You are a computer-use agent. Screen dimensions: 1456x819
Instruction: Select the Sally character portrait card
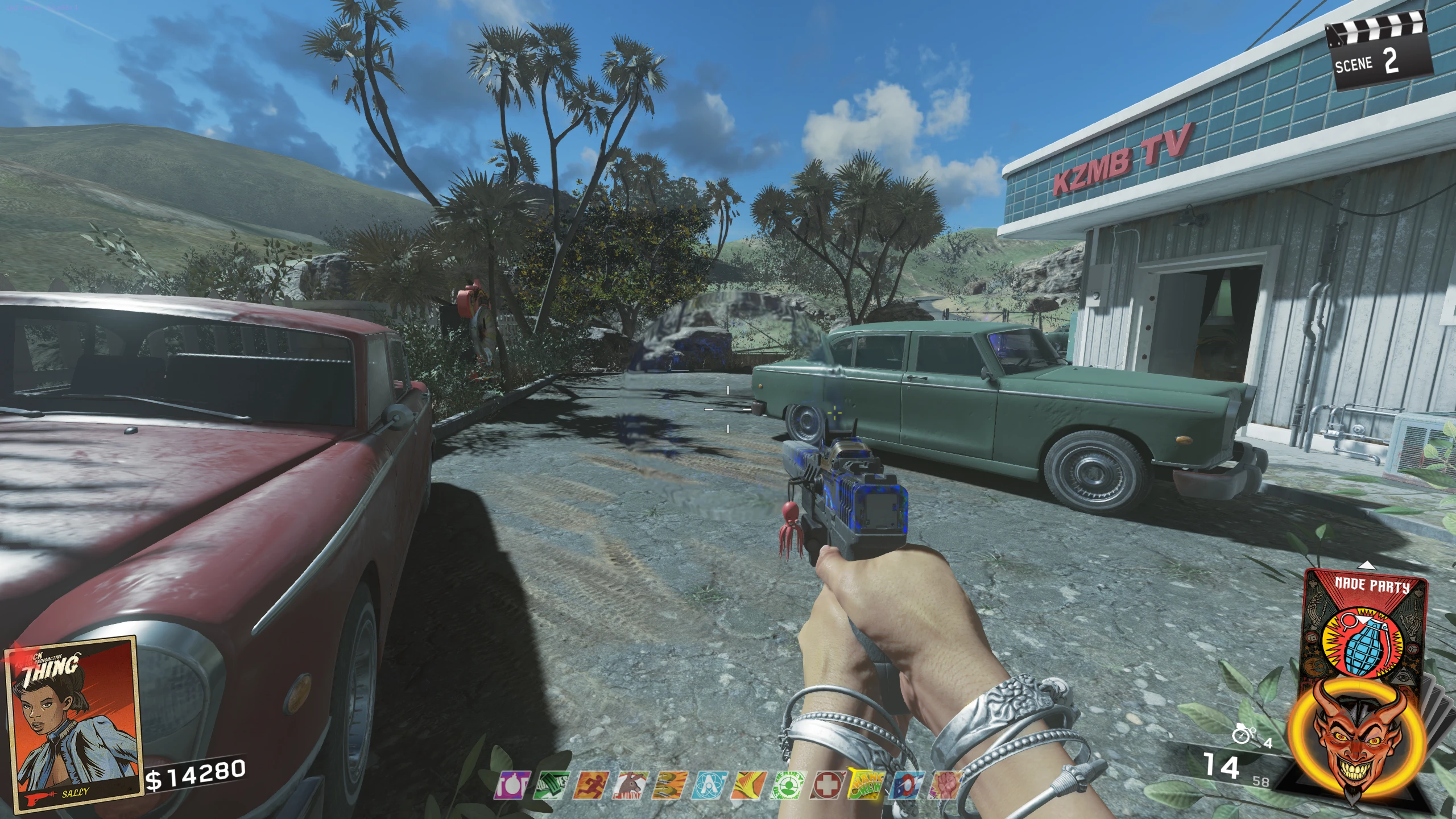click(73, 723)
